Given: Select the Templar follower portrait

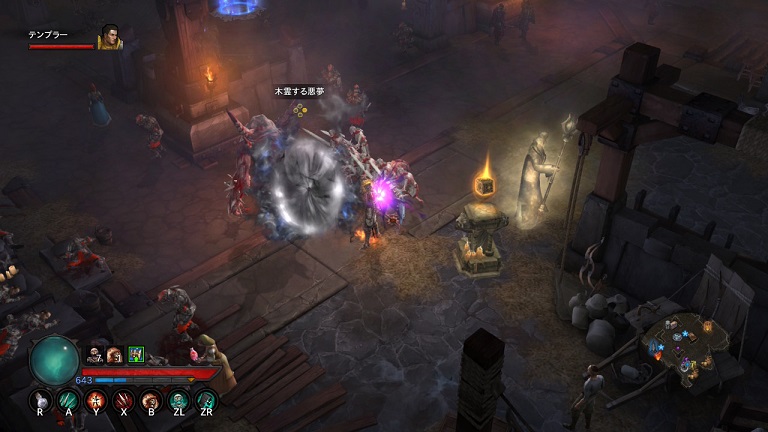Looking at the screenshot, I should coord(109,38).
